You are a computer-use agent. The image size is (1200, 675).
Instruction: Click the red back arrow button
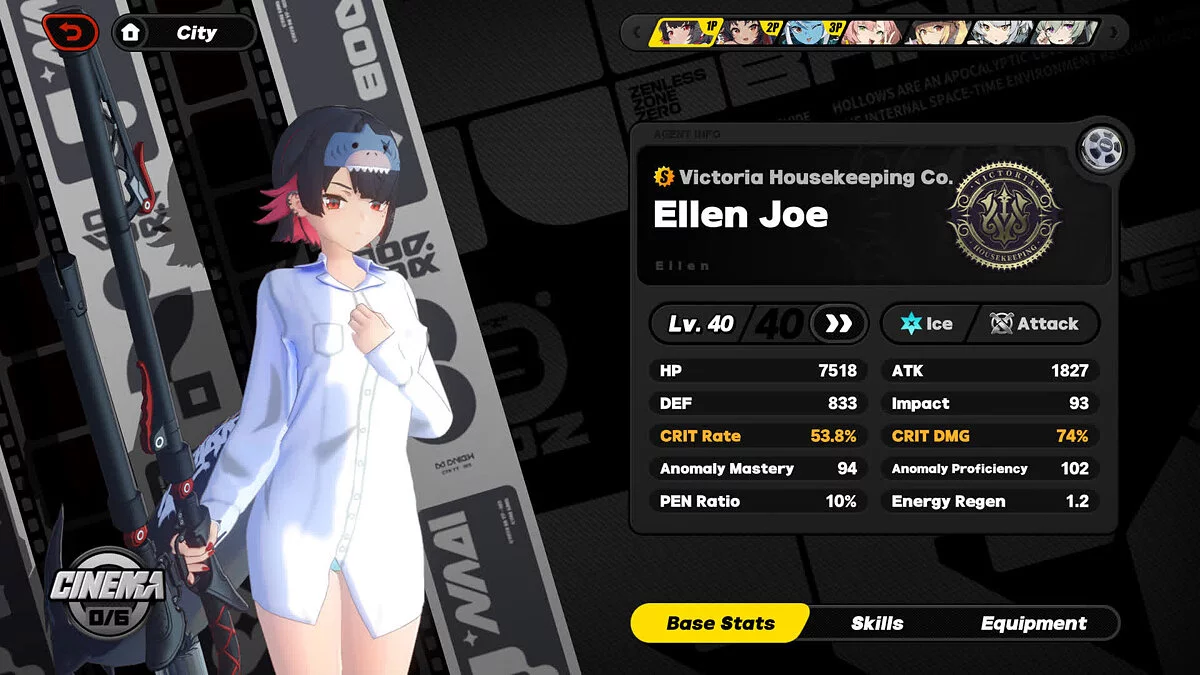tap(70, 31)
